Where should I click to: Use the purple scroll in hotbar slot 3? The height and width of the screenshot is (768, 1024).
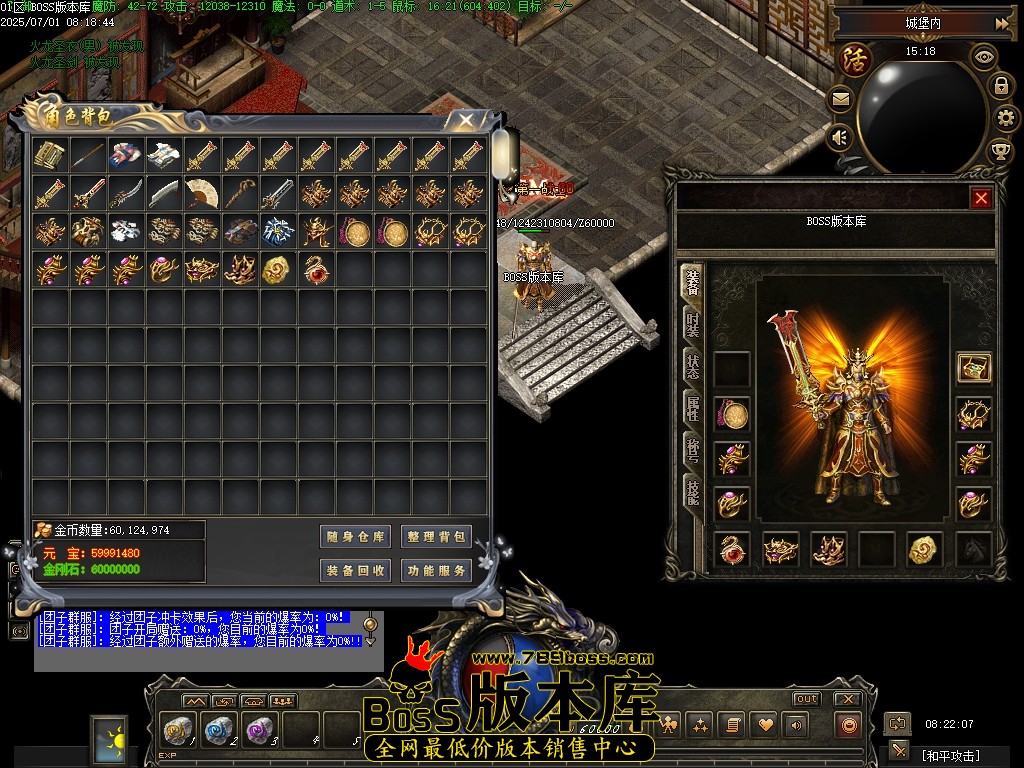[x=260, y=730]
